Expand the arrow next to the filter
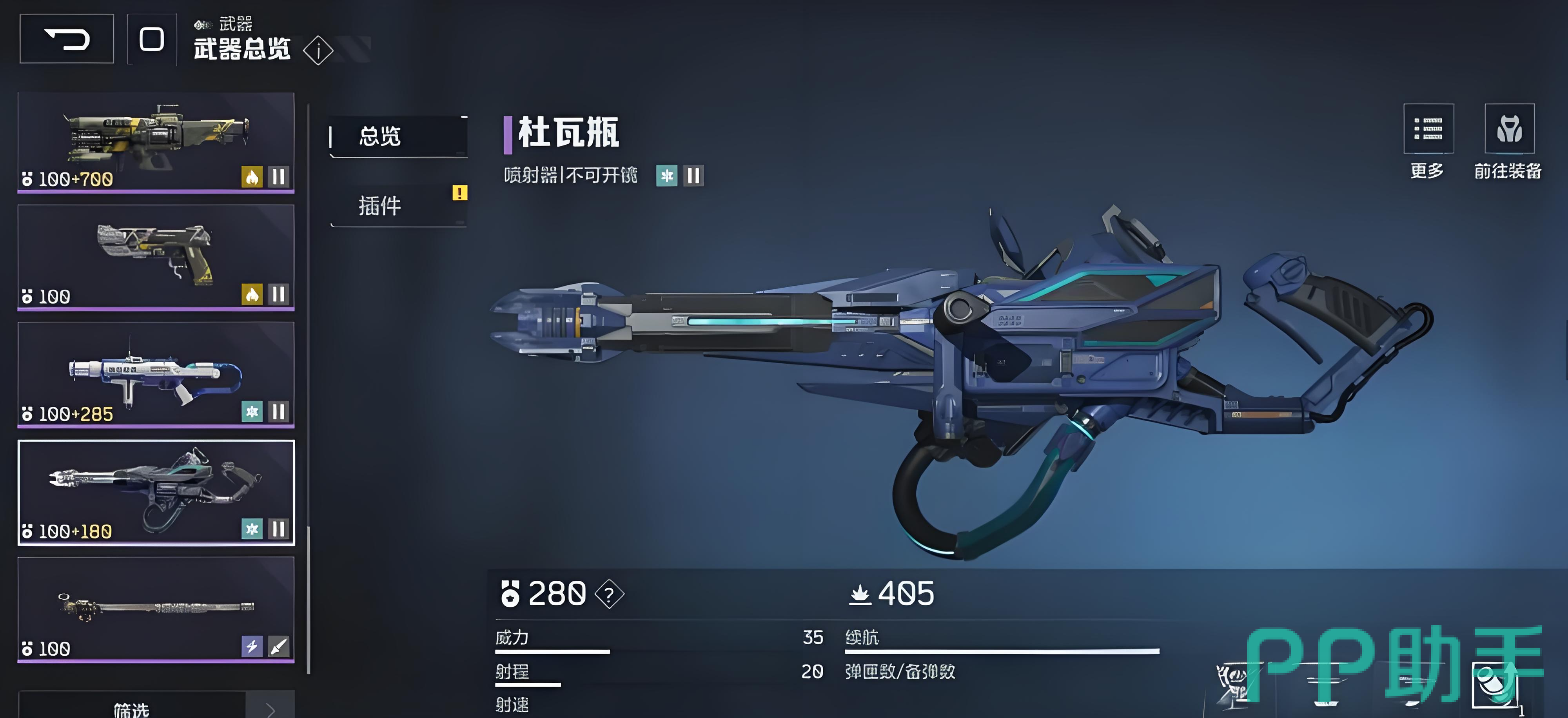Viewport: 1568px width, 718px height. pyautogui.click(x=270, y=707)
